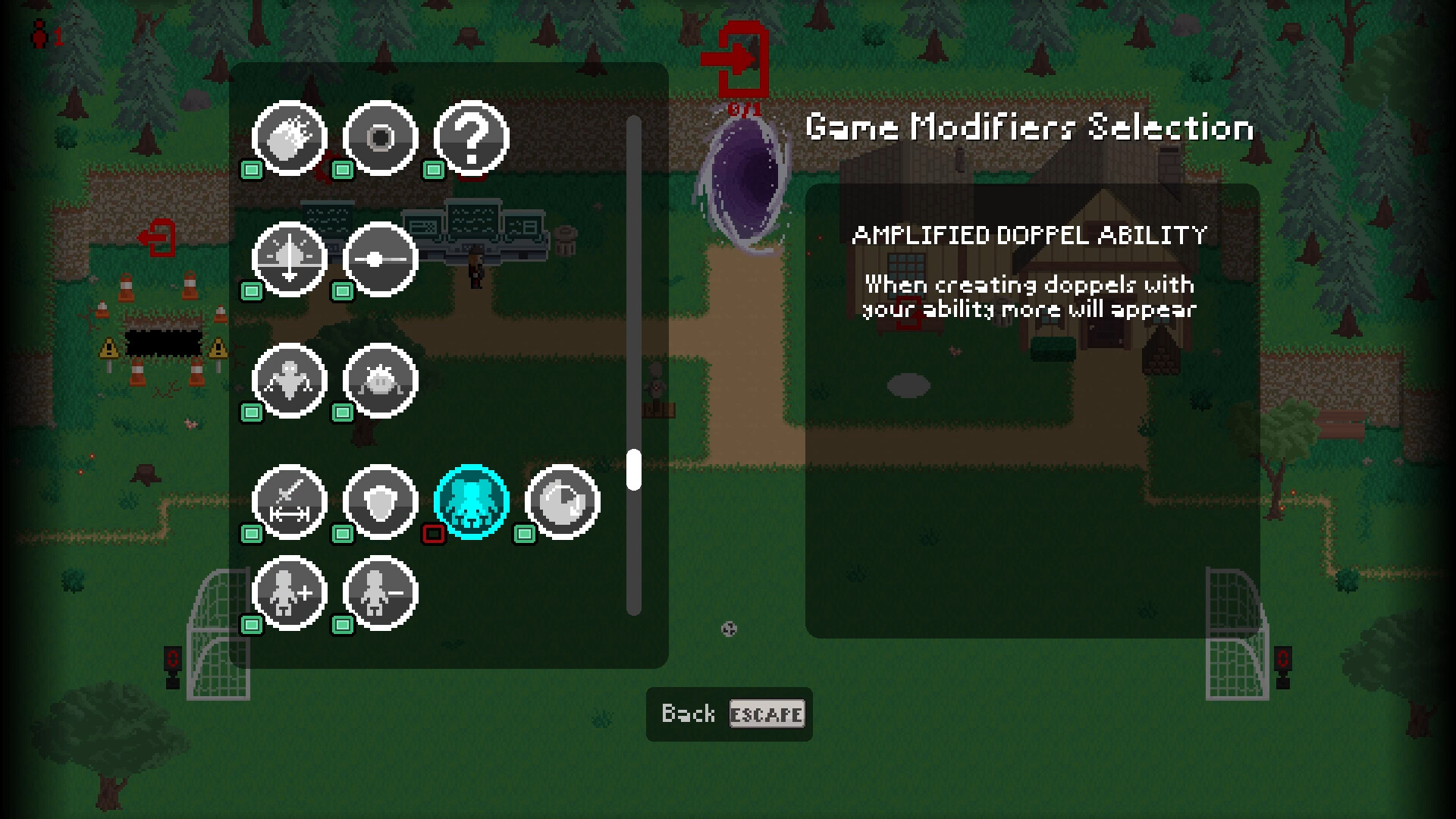The width and height of the screenshot is (1456, 819).
Task: Select the spider modifier icon
Action: point(381,381)
